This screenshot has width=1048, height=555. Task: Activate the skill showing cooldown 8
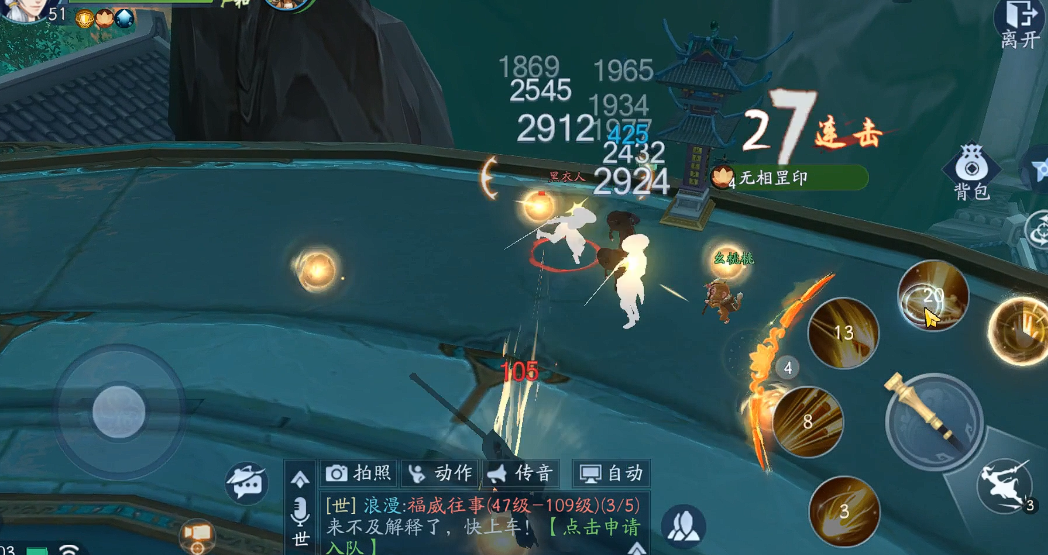(x=807, y=422)
